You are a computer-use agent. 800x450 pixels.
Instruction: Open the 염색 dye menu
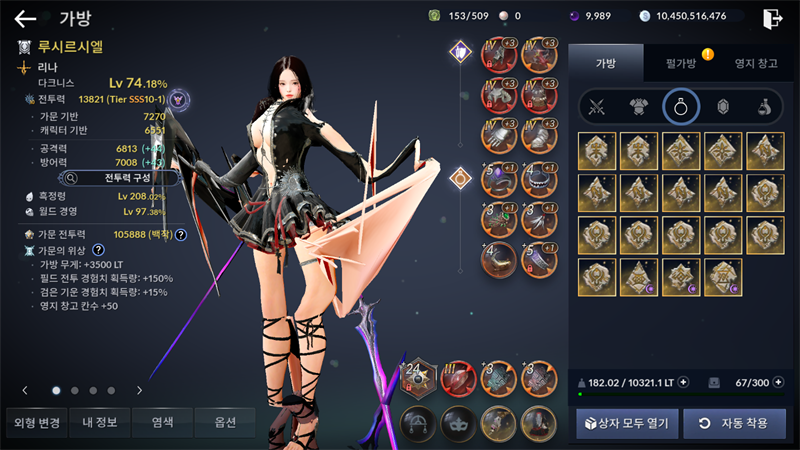click(162, 423)
